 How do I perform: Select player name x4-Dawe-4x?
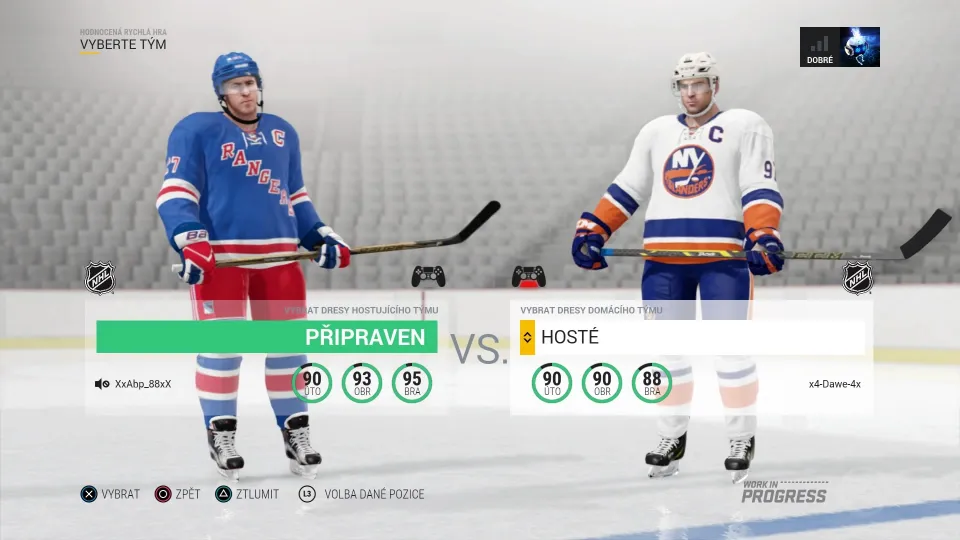click(835, 384)
